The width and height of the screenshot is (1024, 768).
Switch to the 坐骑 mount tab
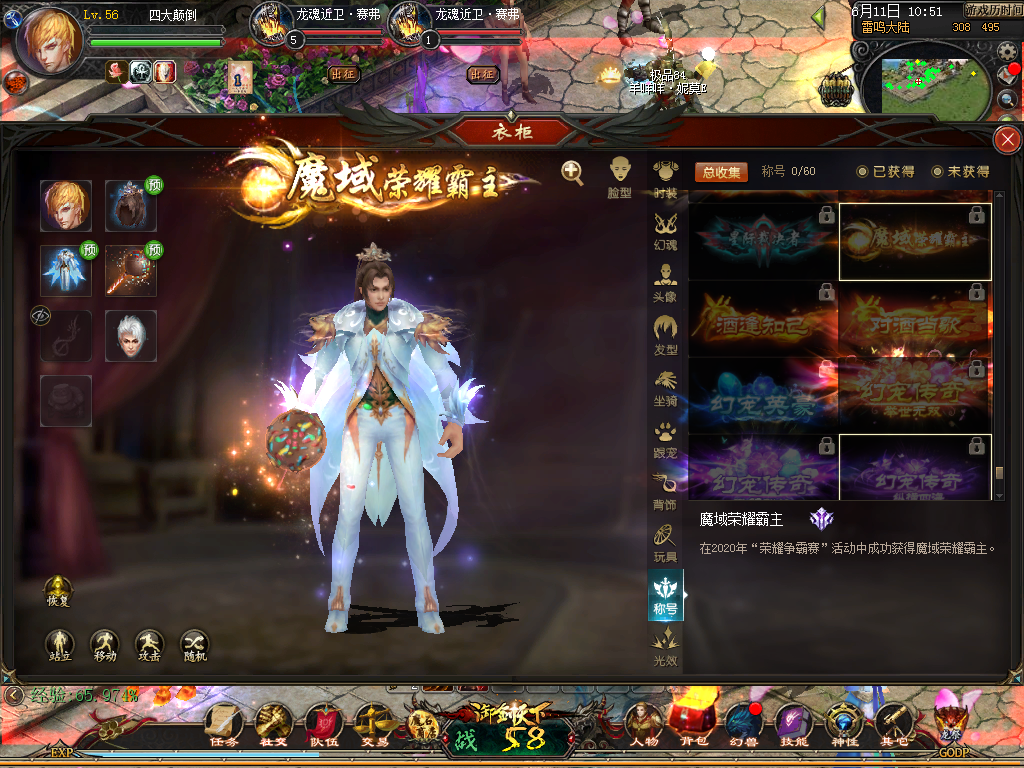coord(665,387)
